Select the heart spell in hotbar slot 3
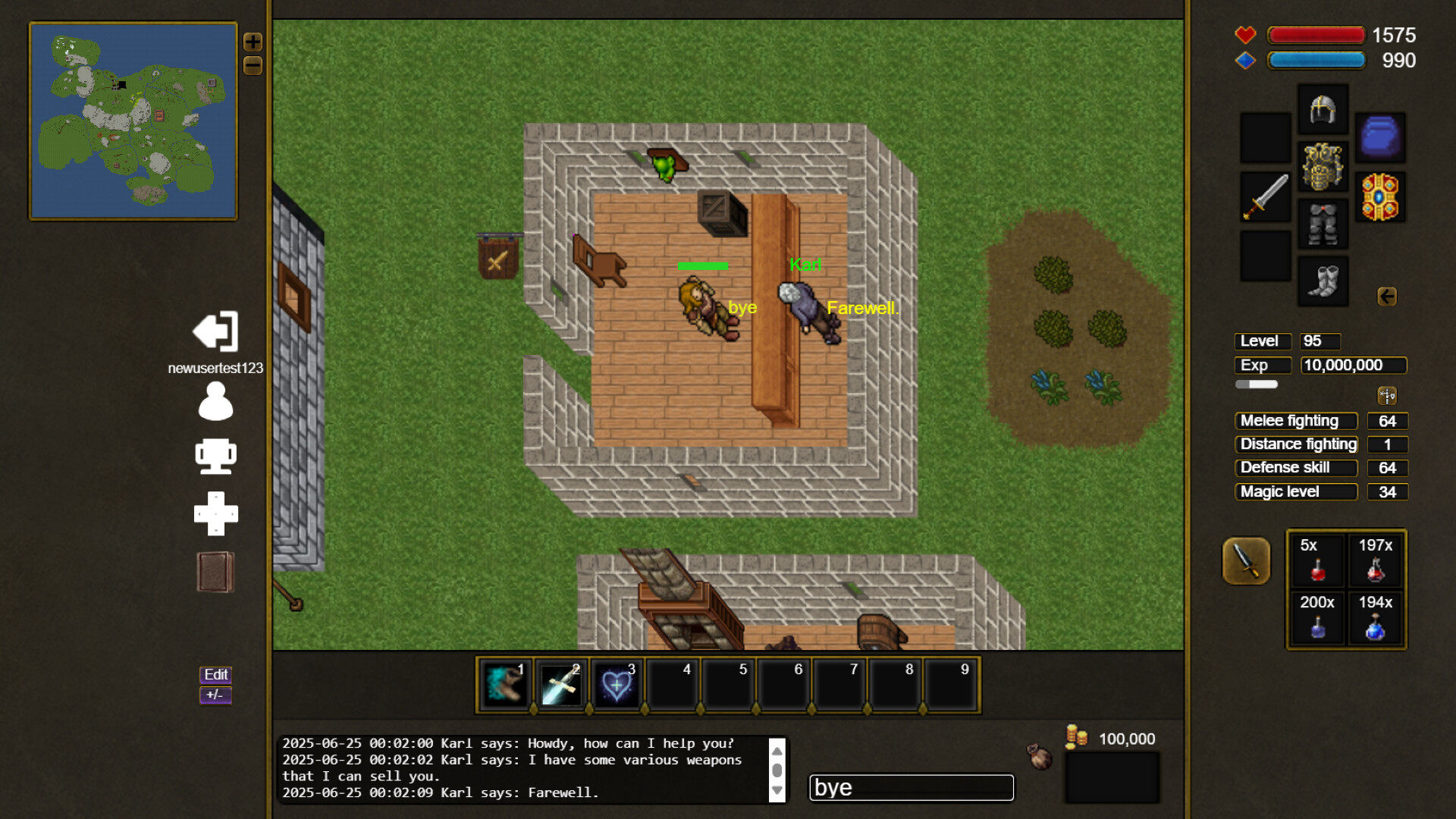 (x=616, y=685)
